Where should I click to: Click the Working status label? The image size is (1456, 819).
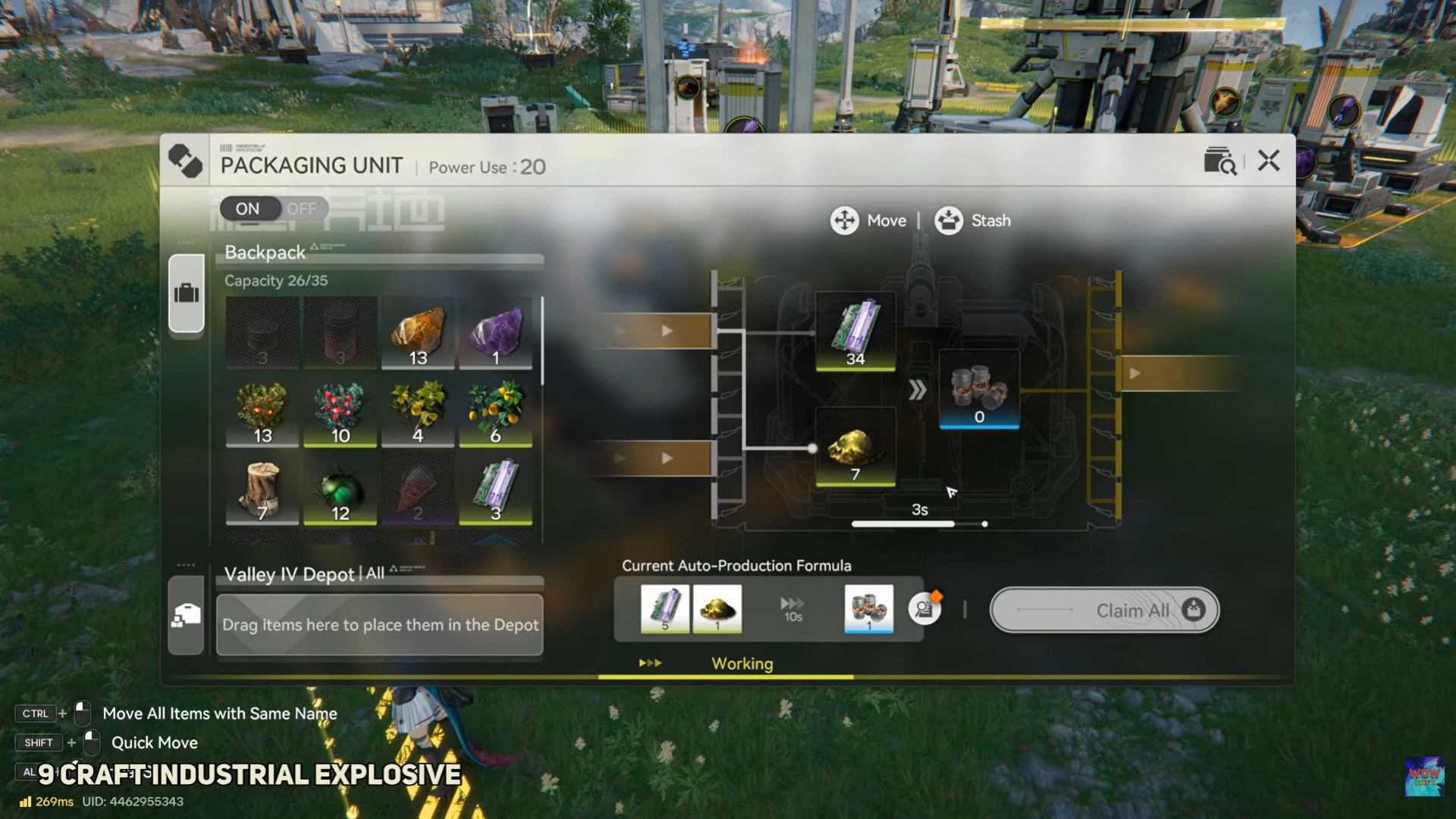tap(742, 664)
